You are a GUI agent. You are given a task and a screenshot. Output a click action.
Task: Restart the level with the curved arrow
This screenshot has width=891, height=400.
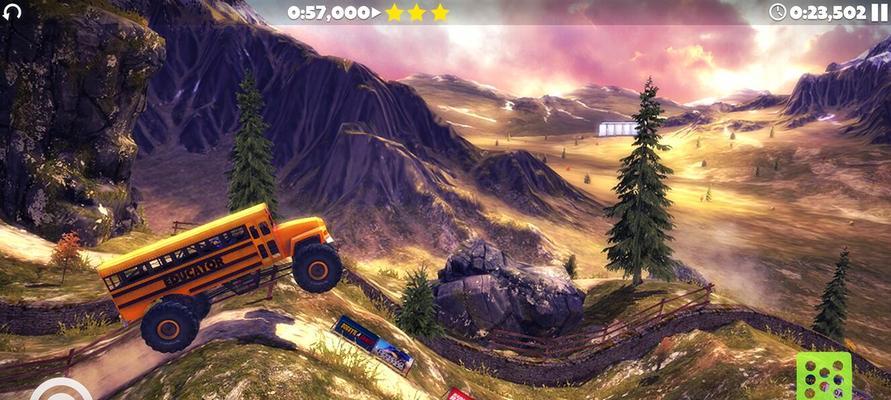point(12,13)
